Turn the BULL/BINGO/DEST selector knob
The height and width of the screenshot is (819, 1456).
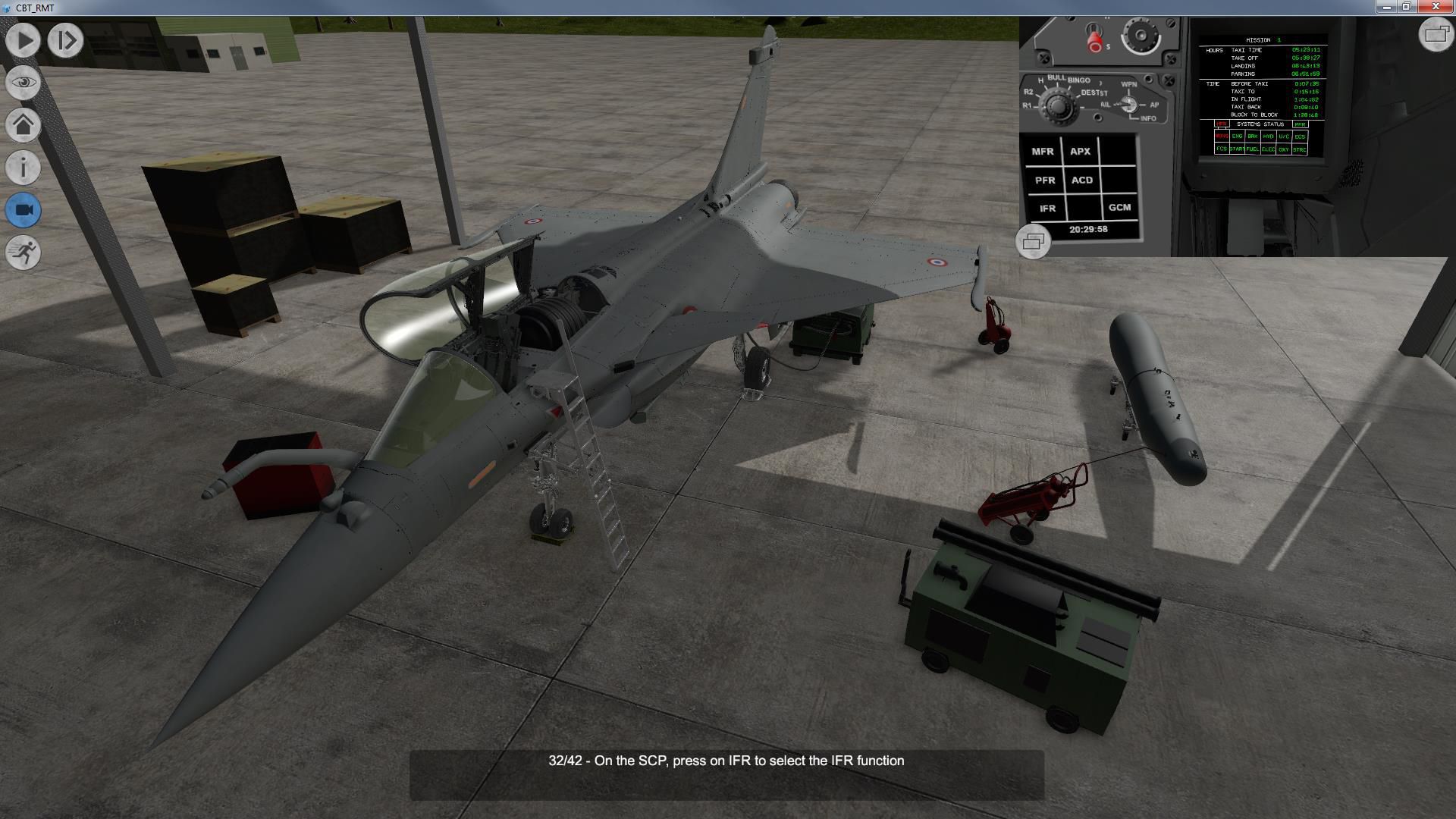pyautogui.click(x=1057, y=107)
